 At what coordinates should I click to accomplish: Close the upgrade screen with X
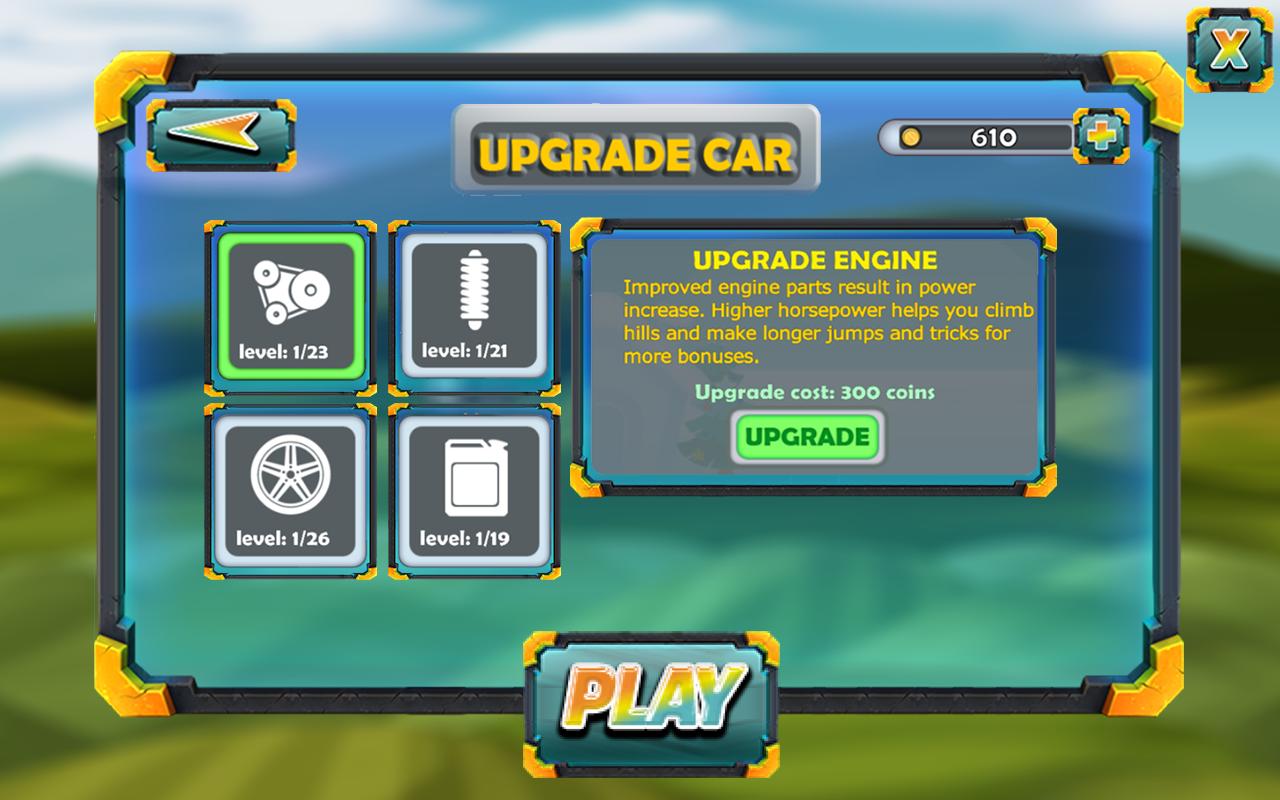pos(1228,50)
